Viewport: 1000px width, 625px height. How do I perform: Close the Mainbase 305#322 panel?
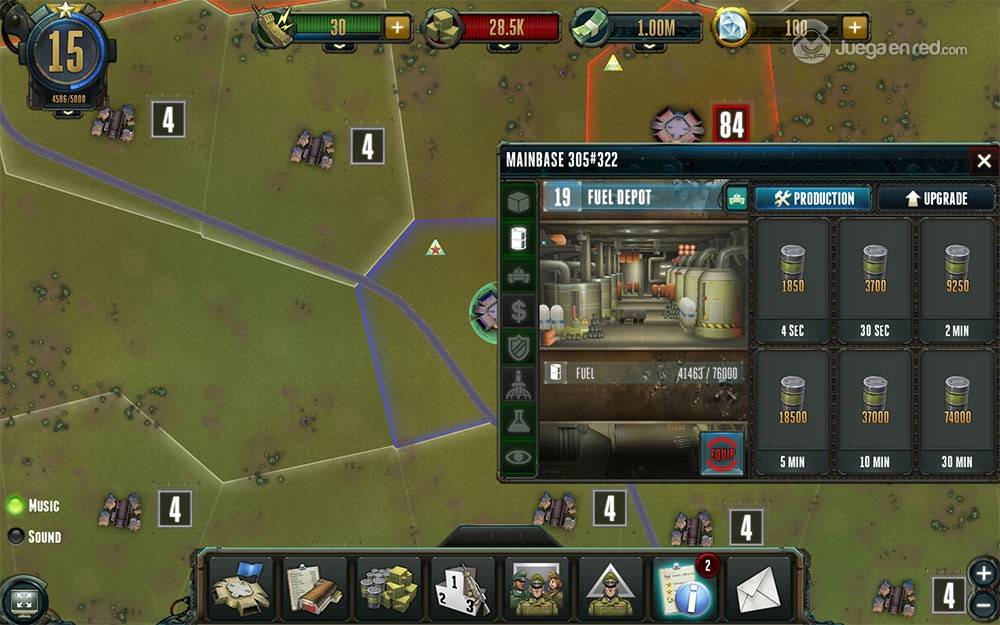984,161
